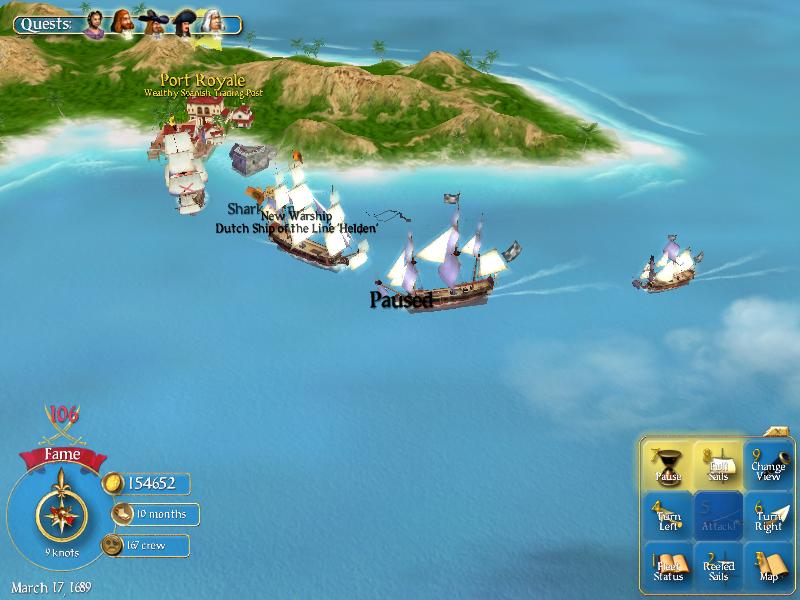
Task: Toggle the Pause hourglass button
Action: tap(667, 465)
